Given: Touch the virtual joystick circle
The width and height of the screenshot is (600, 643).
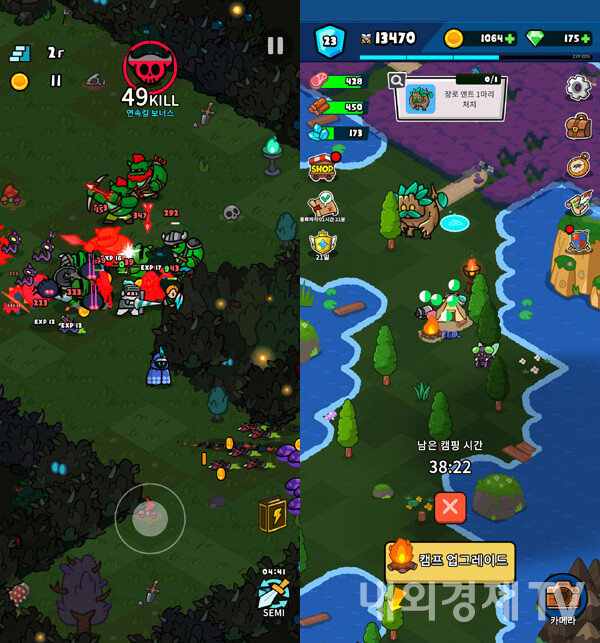Looking at the screenshot, I should [150, 518].
